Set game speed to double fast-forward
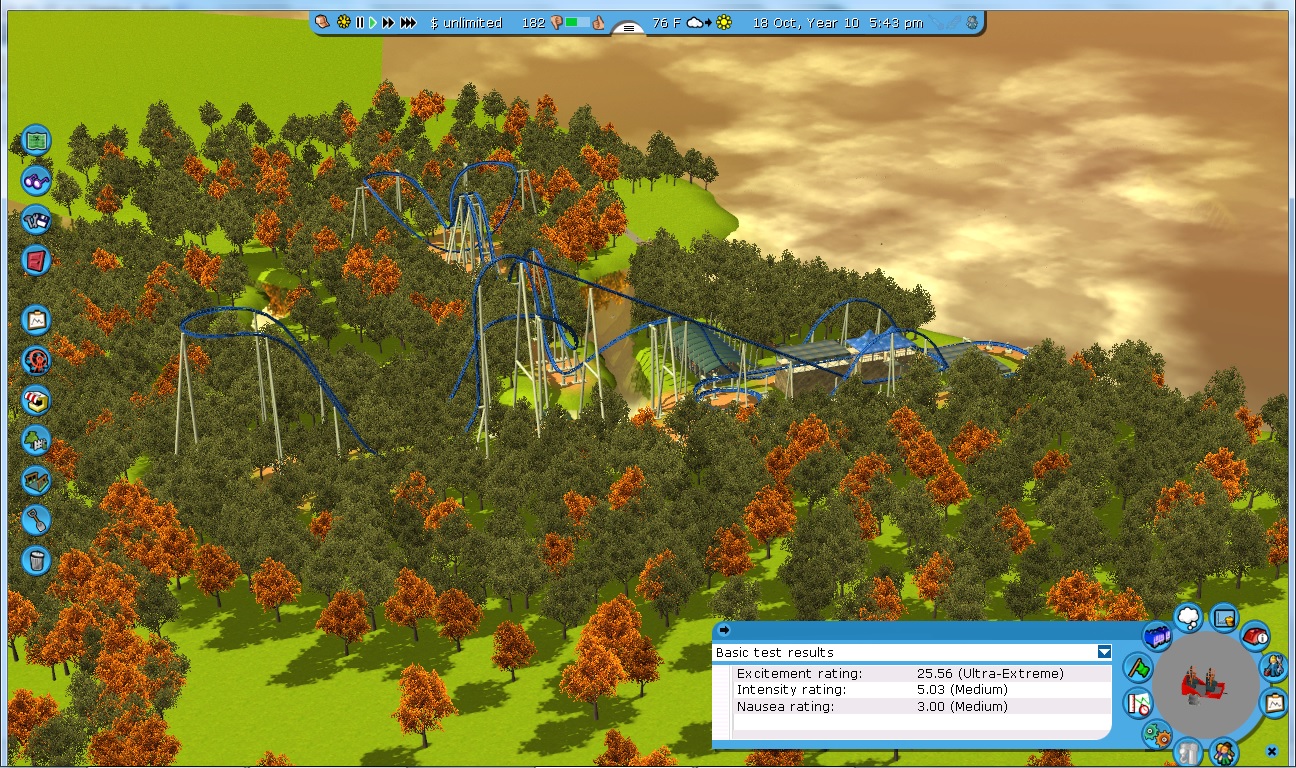This screenshot has width=1296, height=768. click(388, 22)
